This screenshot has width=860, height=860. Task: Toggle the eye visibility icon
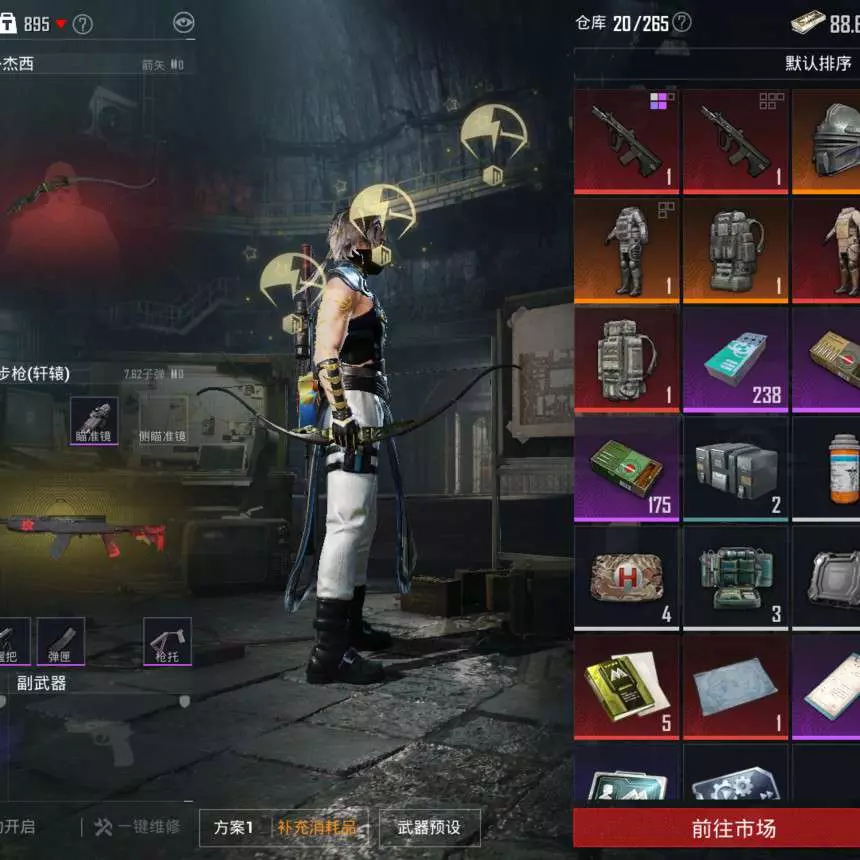point(183,23)
